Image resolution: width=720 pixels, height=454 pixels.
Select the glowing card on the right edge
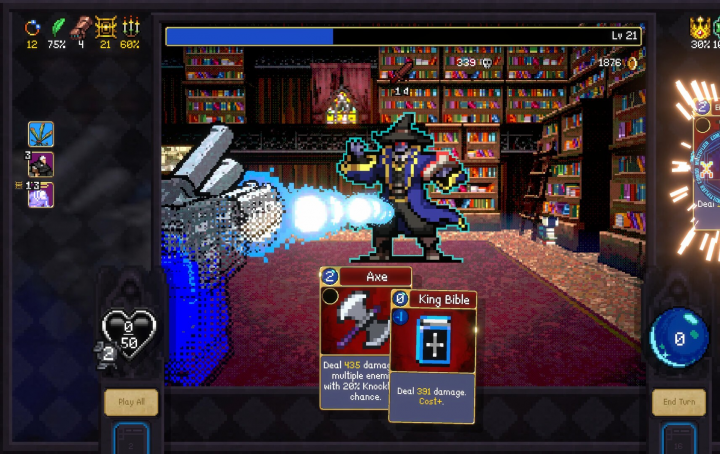coord(706,170)
